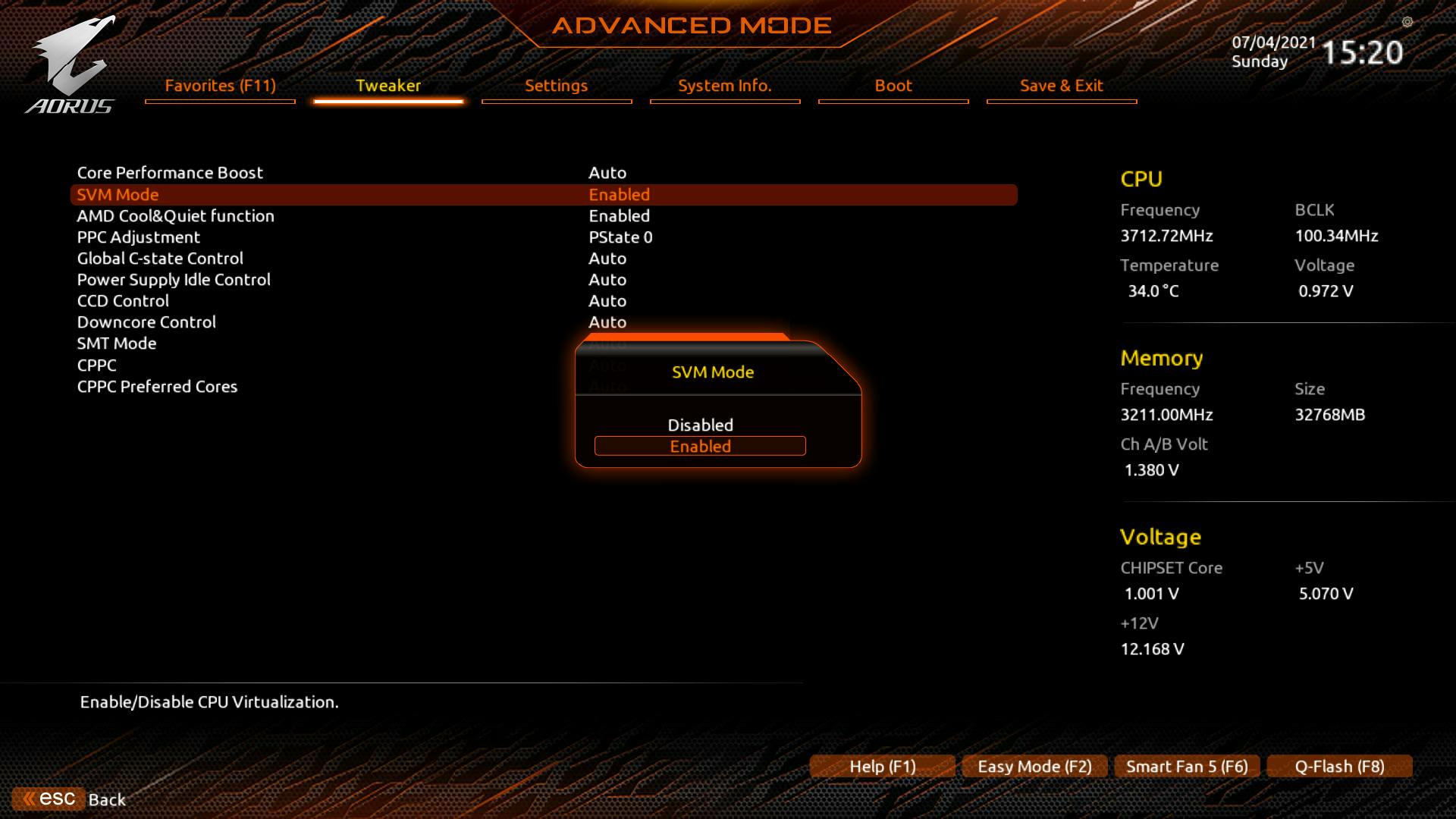Click the Help (F1) button
This screenshot has height=819, width=1456.
click(x=883, y=767)
